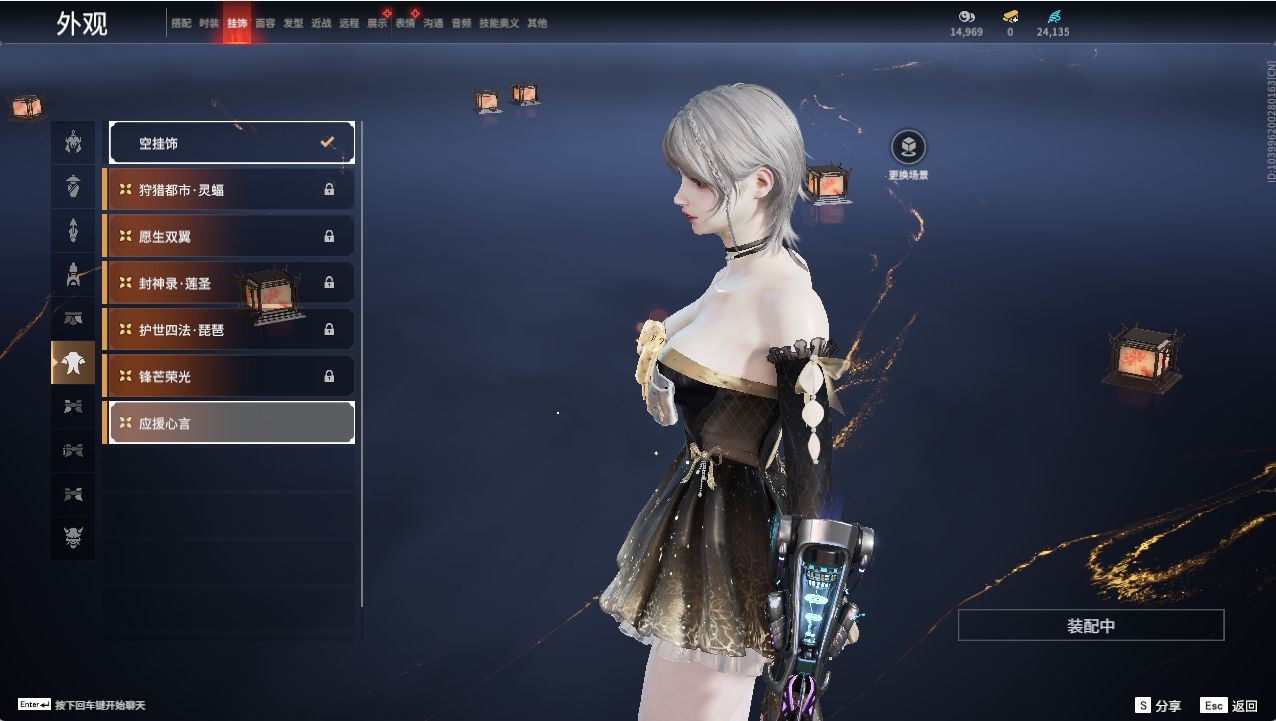Pick the 封神录·莲圣 accessory
This screenshot has height=721, width=1276.
tap(229, 283)
